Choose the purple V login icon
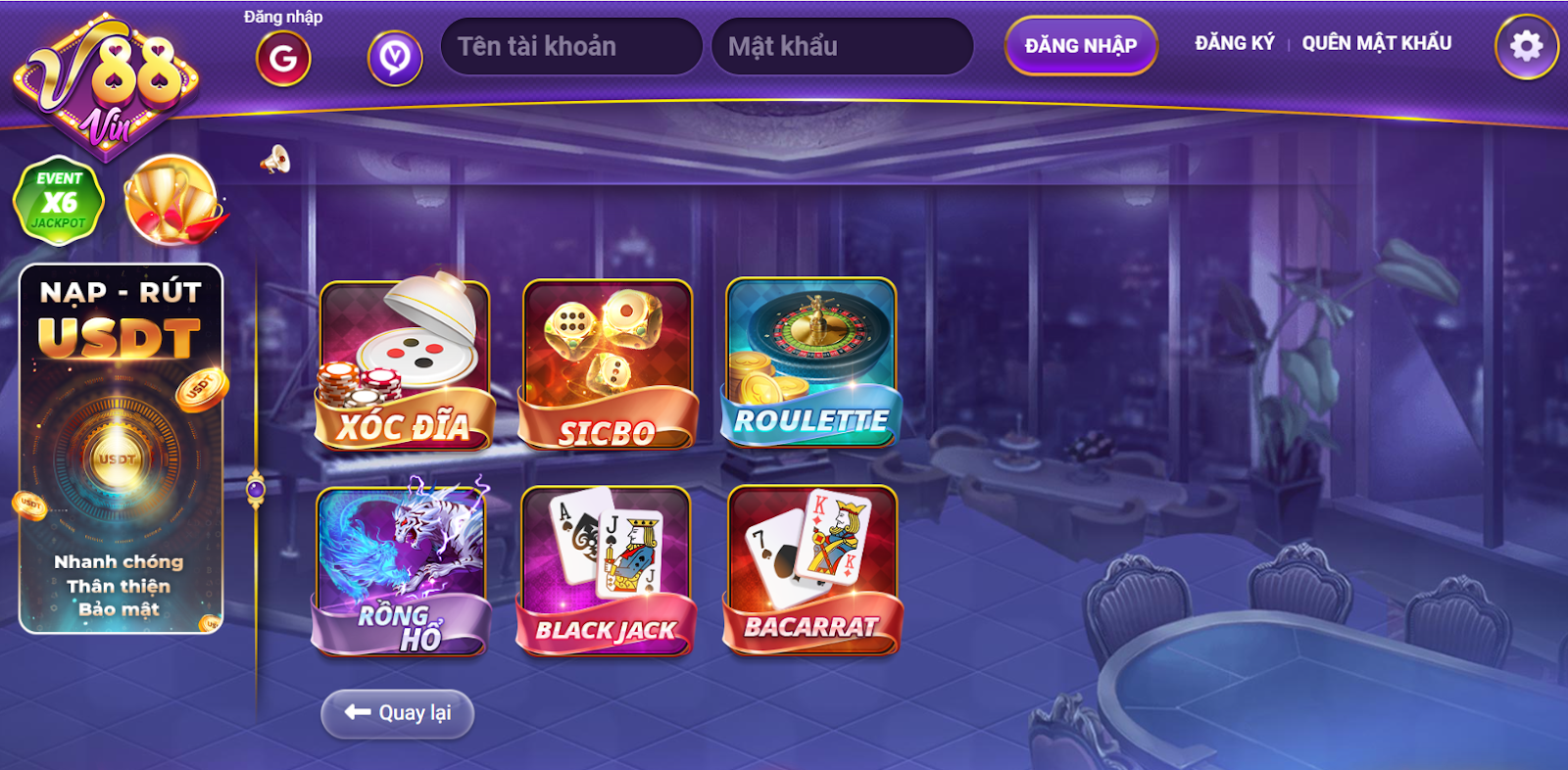 click(395, 59)
